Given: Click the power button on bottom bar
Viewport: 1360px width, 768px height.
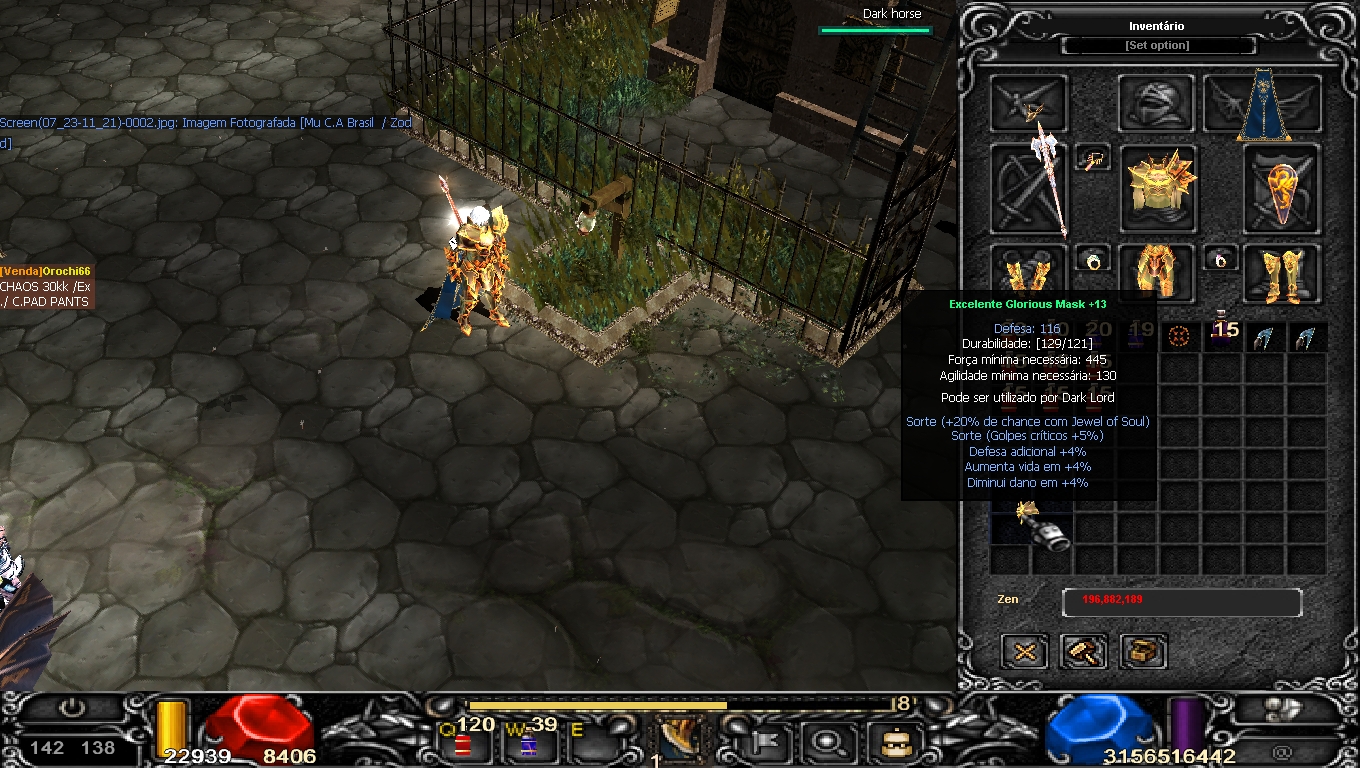Looking at the screenshot, I should pos(72,708).
